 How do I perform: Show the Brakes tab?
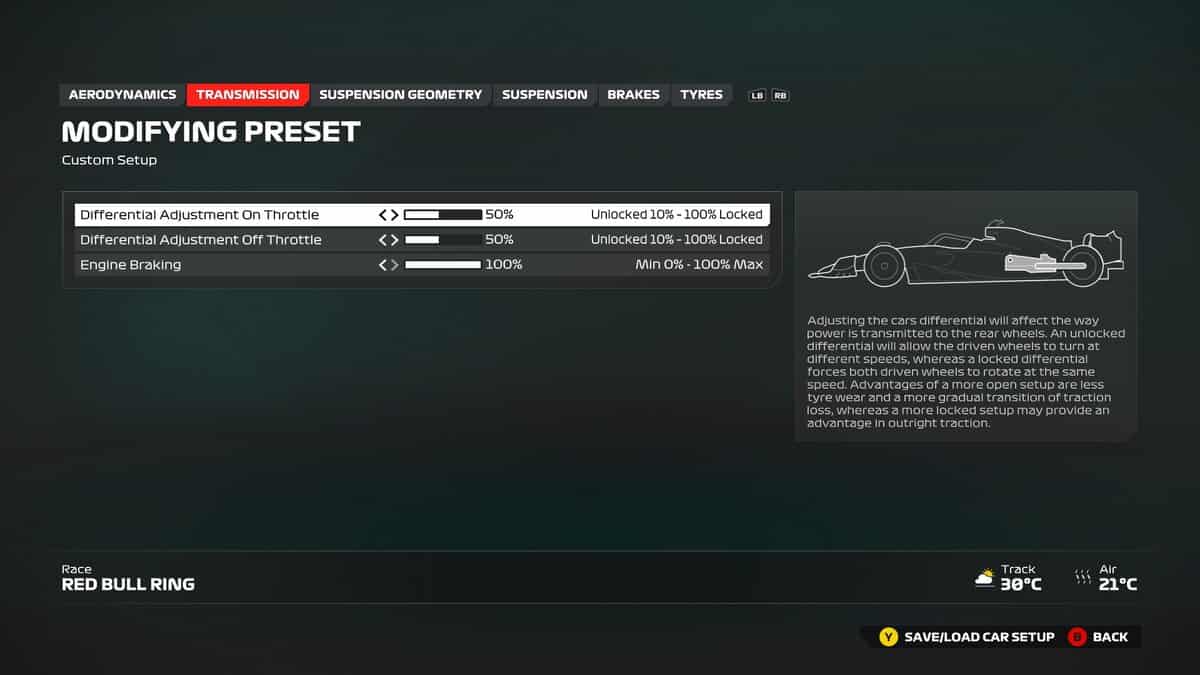point(633,95)
